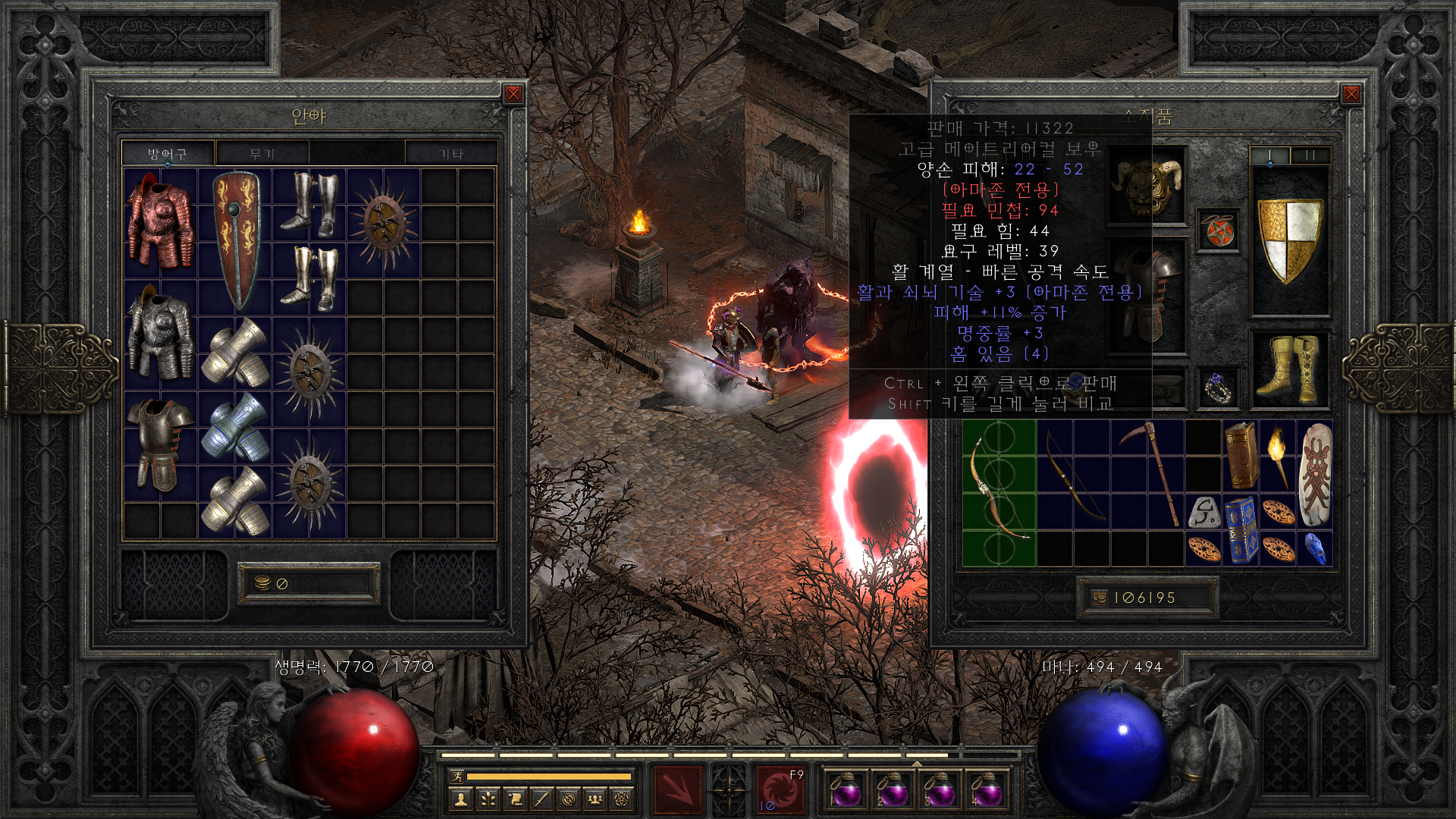The height and width of the screenshot is (819, 1456).
Task: Use the first purple potion in belt
Action: pos(845,789)
